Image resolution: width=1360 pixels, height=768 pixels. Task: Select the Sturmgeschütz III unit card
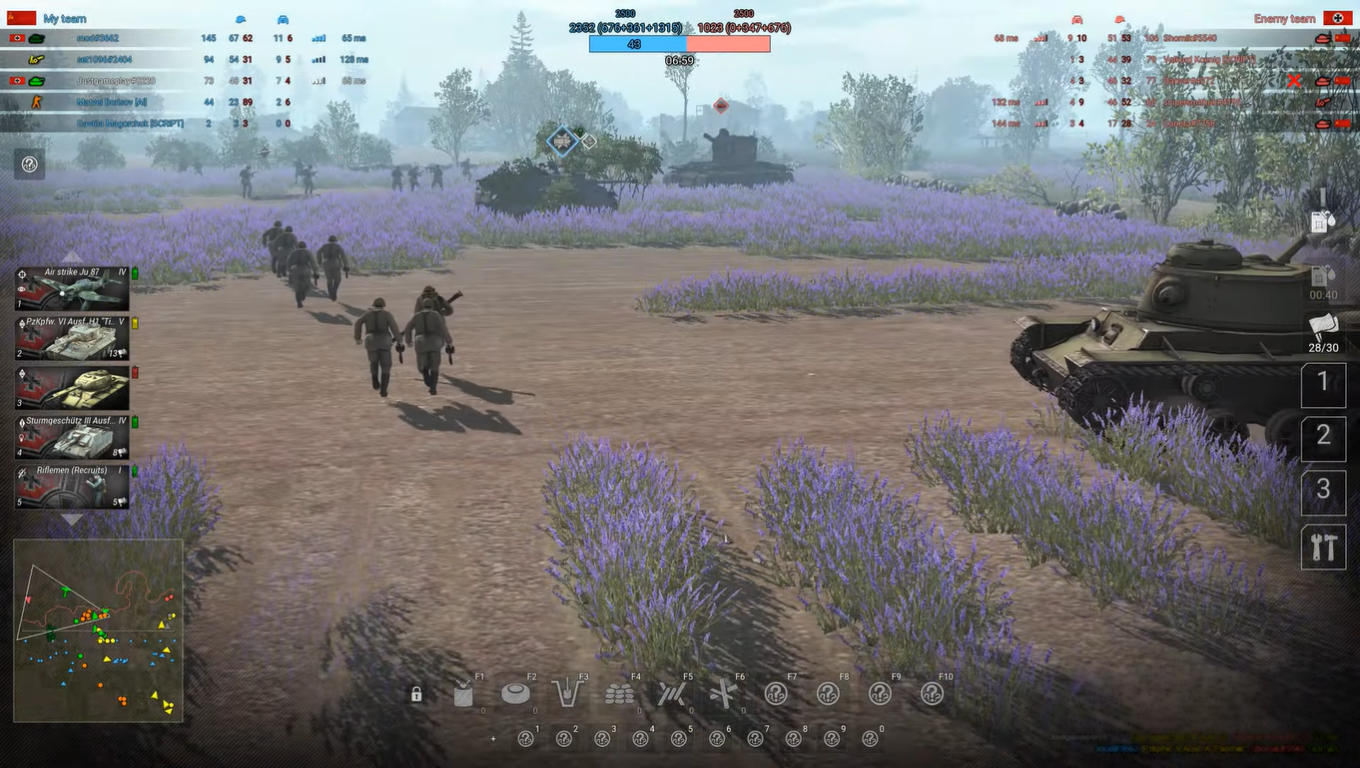(x=71, y=438)
